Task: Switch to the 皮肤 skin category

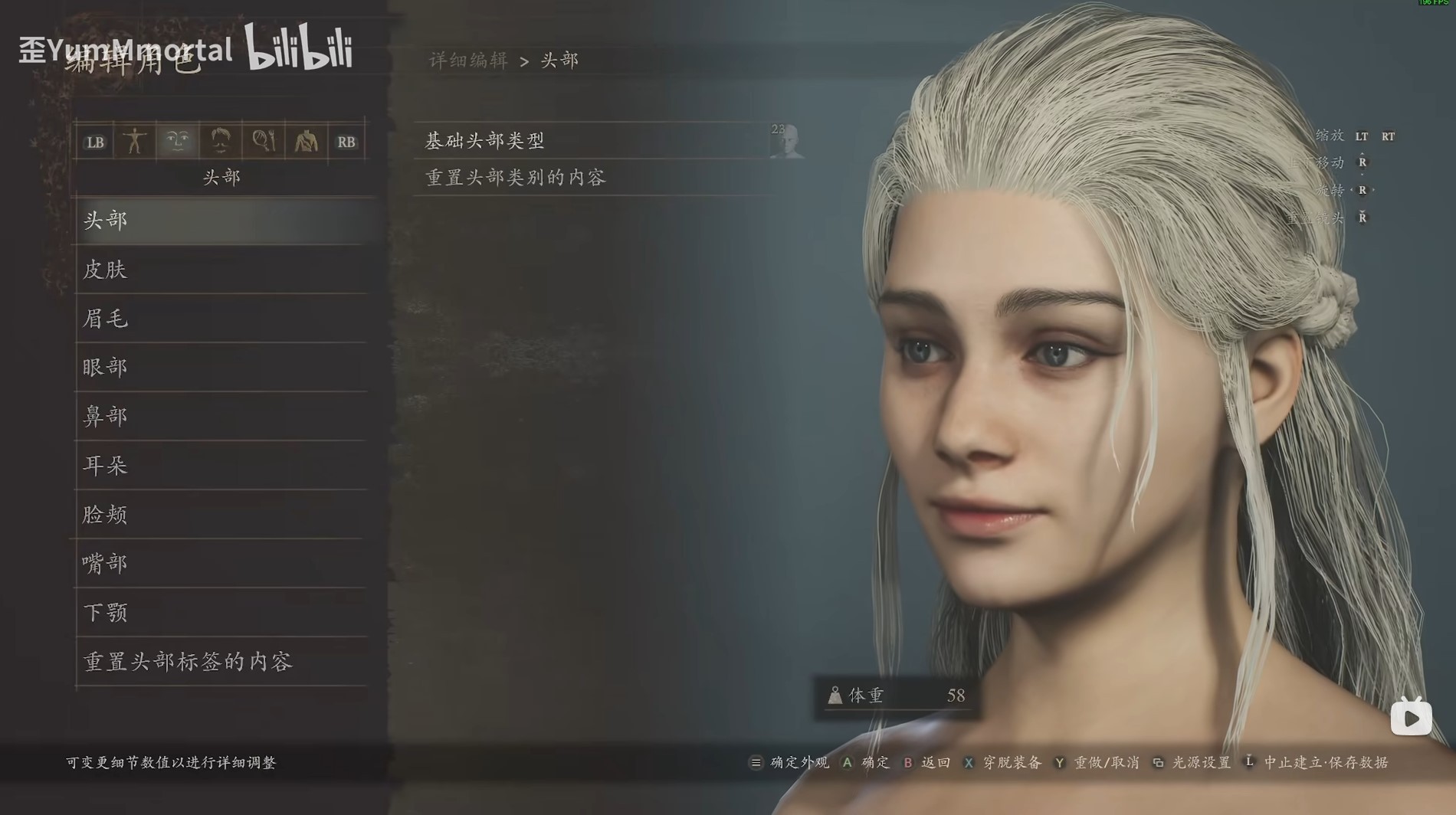Action: click(x=222, y=270)
